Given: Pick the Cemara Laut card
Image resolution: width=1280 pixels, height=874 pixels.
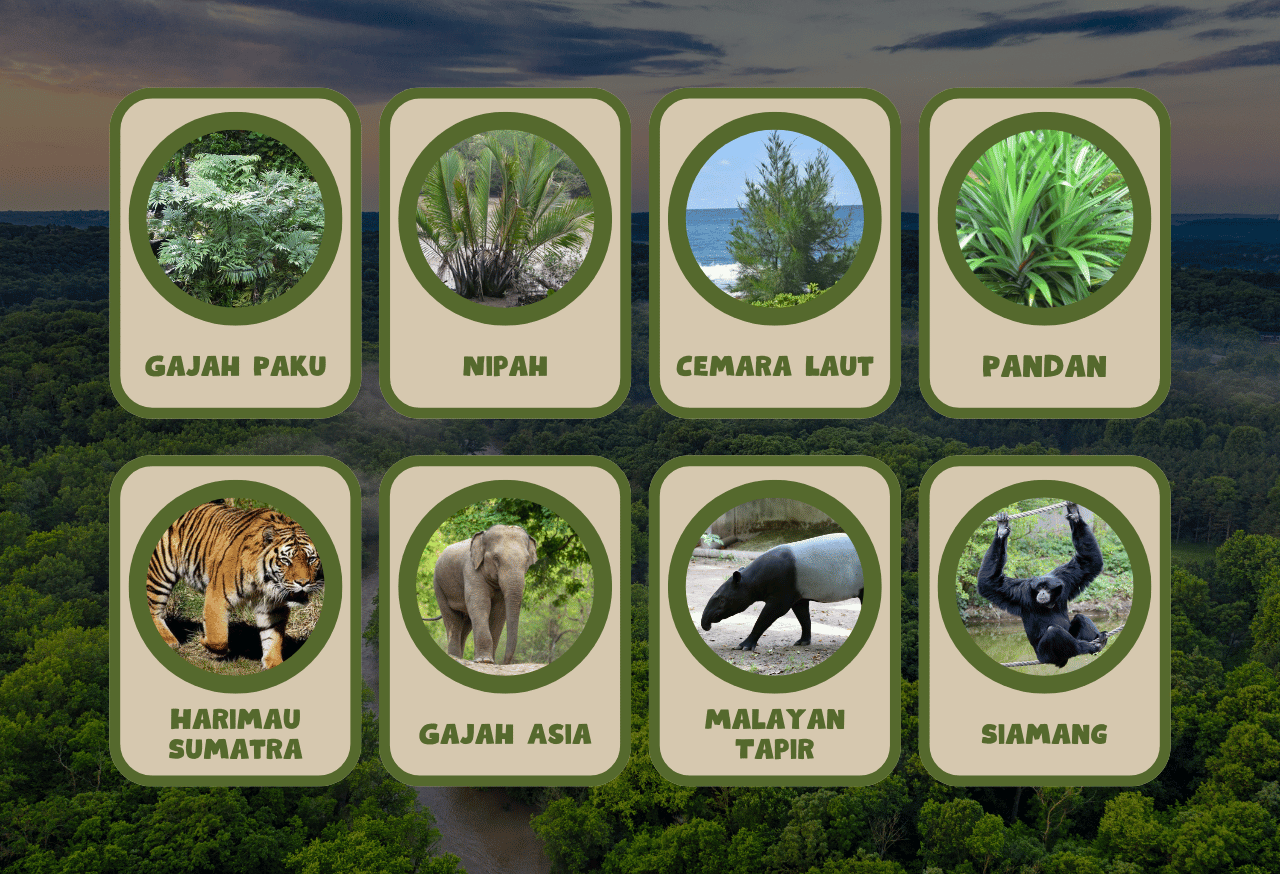Looking at the screenshot, I should click(x=775, y=252).
